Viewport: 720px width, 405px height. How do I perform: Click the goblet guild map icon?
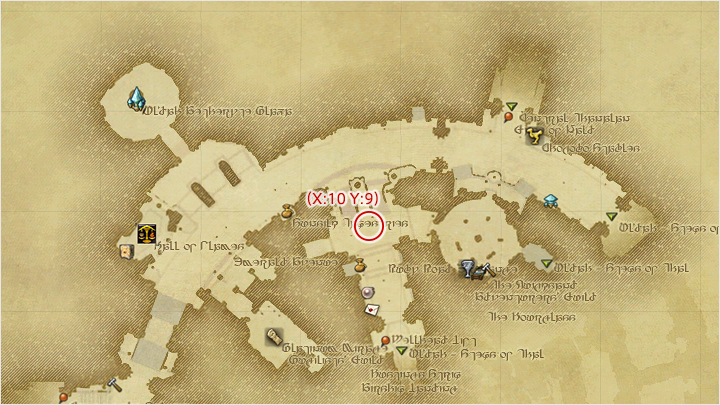(466, 267)
